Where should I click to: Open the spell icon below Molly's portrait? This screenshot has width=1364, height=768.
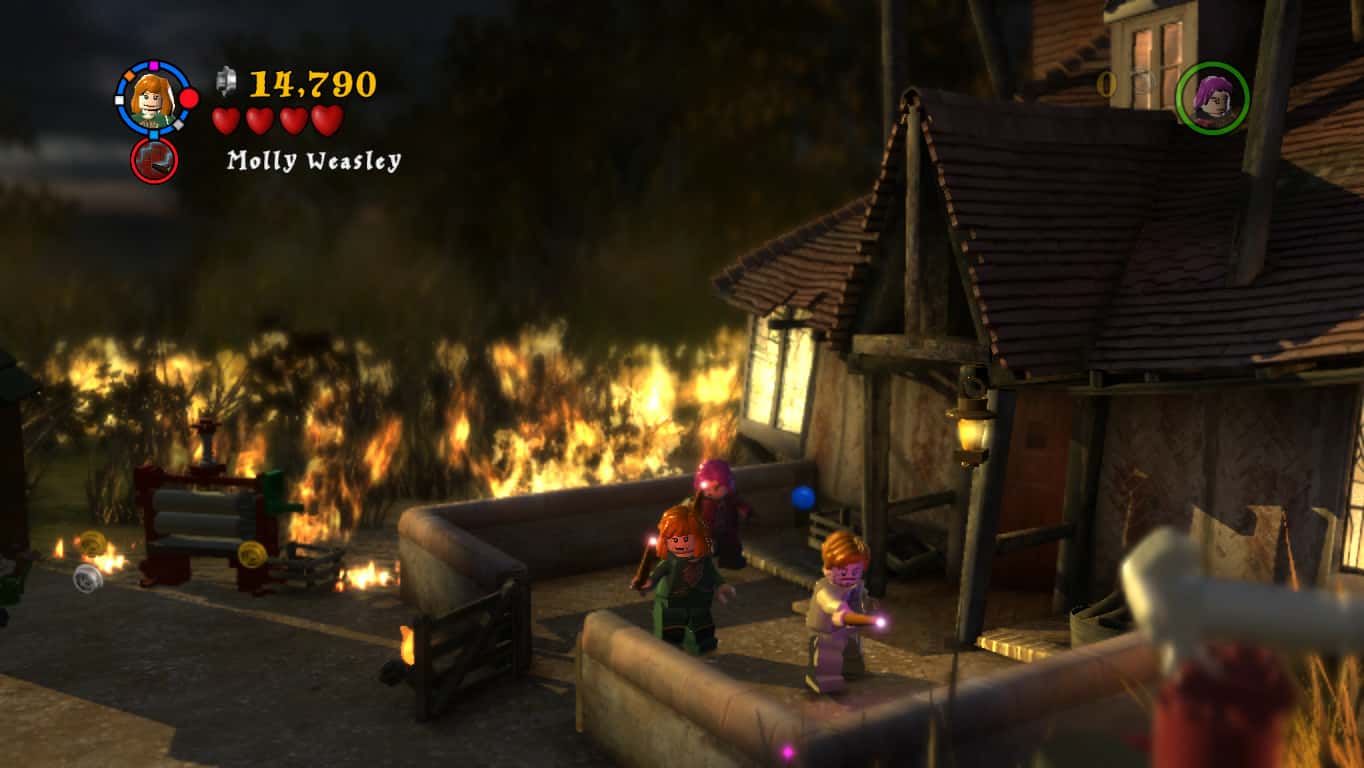[x=155, y=160]
